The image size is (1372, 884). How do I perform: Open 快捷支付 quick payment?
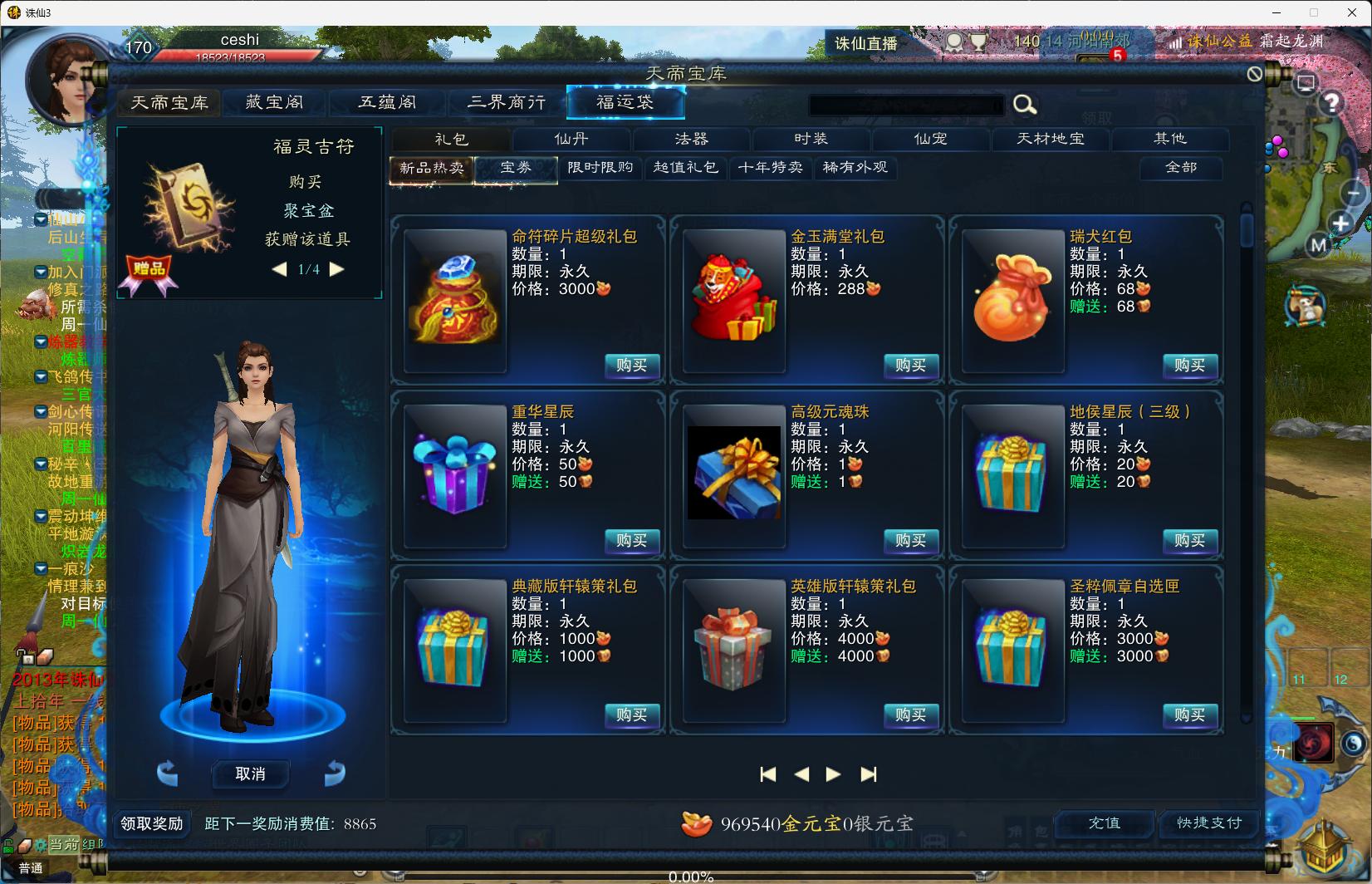1208,823
